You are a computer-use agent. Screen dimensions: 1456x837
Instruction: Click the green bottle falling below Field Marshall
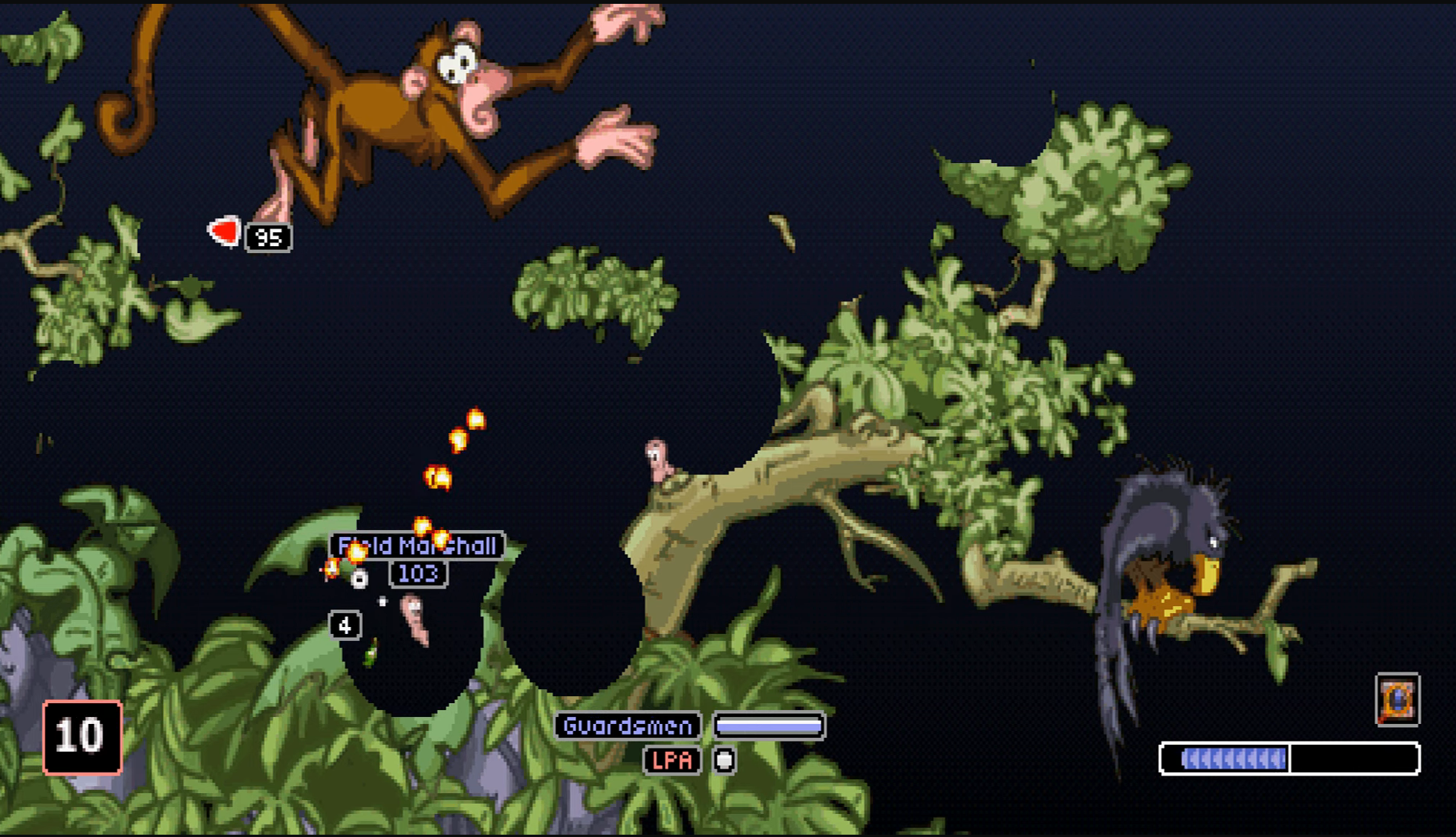369,652
